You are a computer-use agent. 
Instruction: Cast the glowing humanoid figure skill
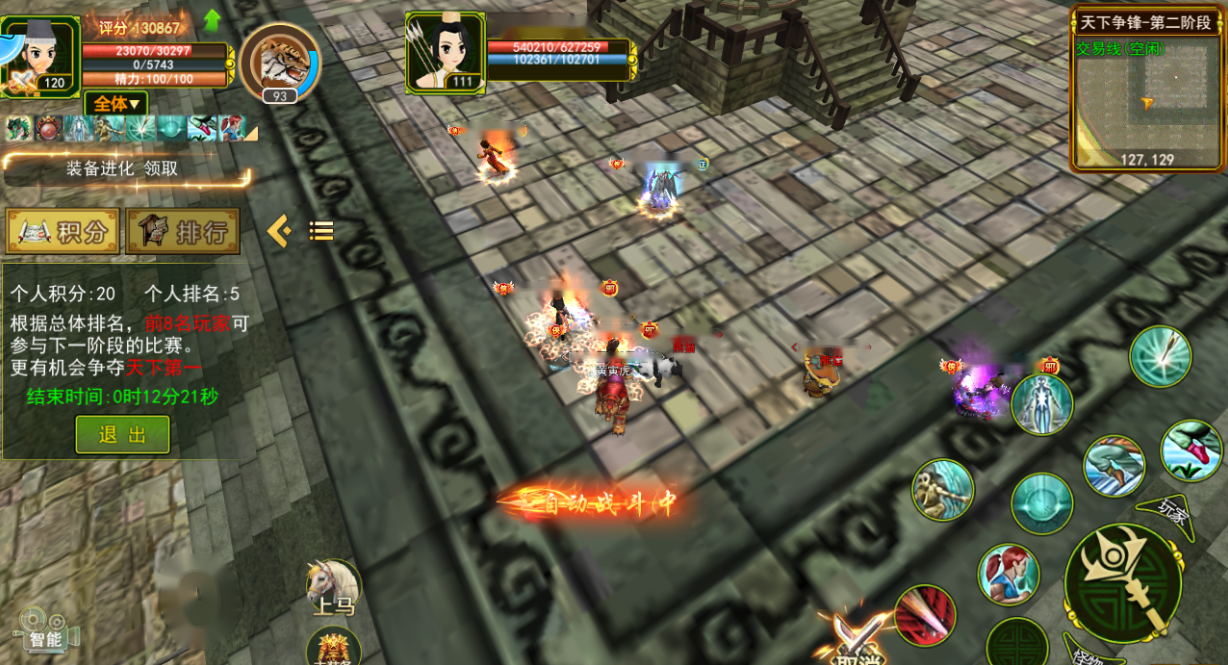[1041, 405]
